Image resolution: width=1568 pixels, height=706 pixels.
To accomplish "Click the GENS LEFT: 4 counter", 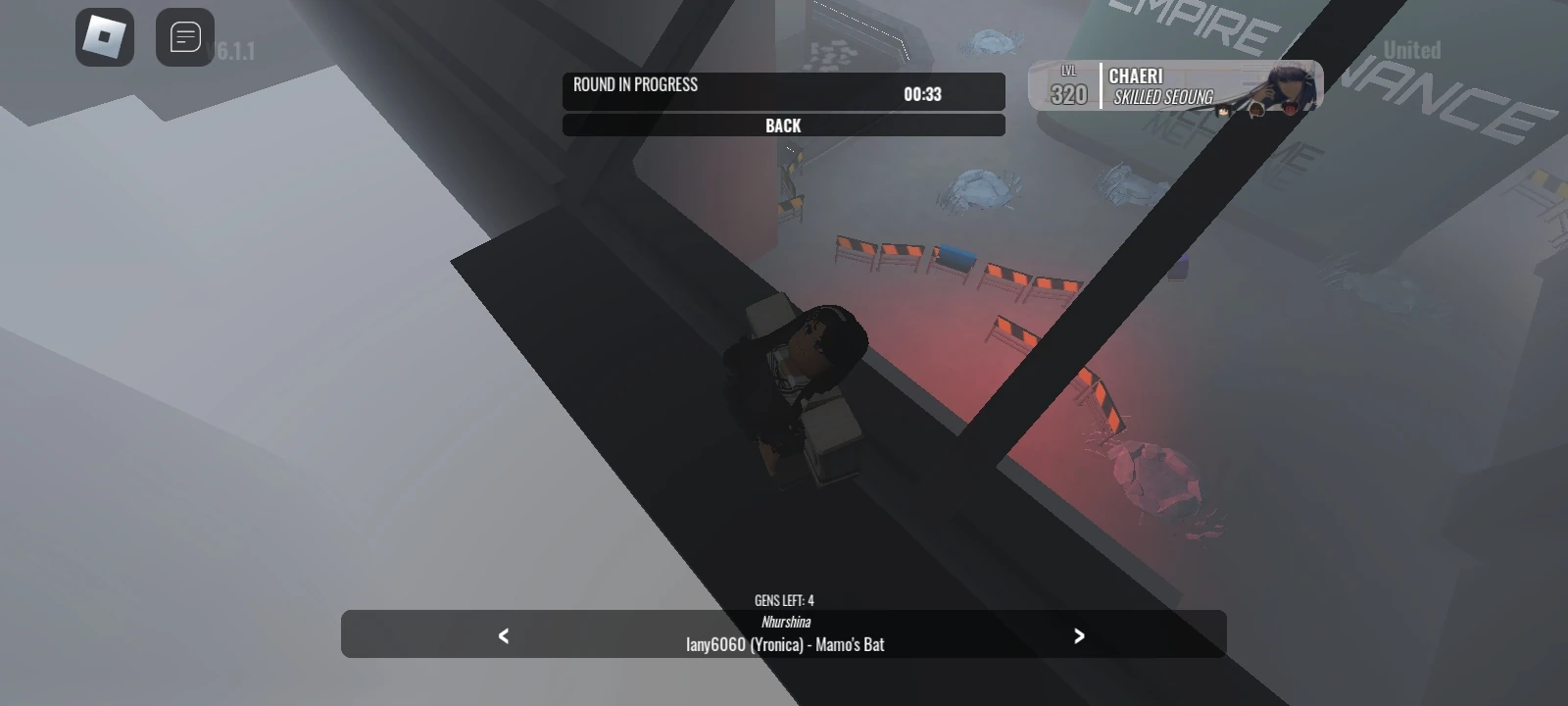I will 784,600.
